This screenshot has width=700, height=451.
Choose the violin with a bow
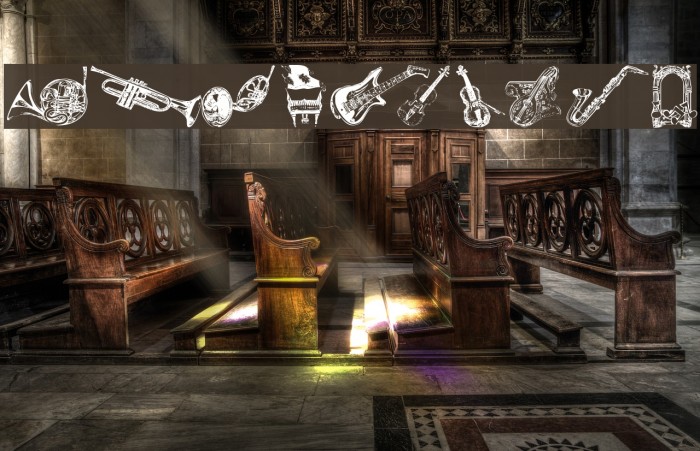pyautogui.click(x=476, y=97)
